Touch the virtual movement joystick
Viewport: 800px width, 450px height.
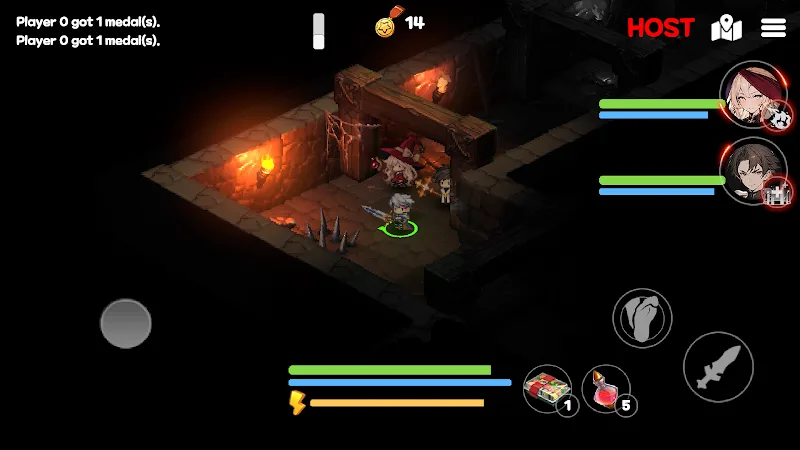[x=126, y=323]
